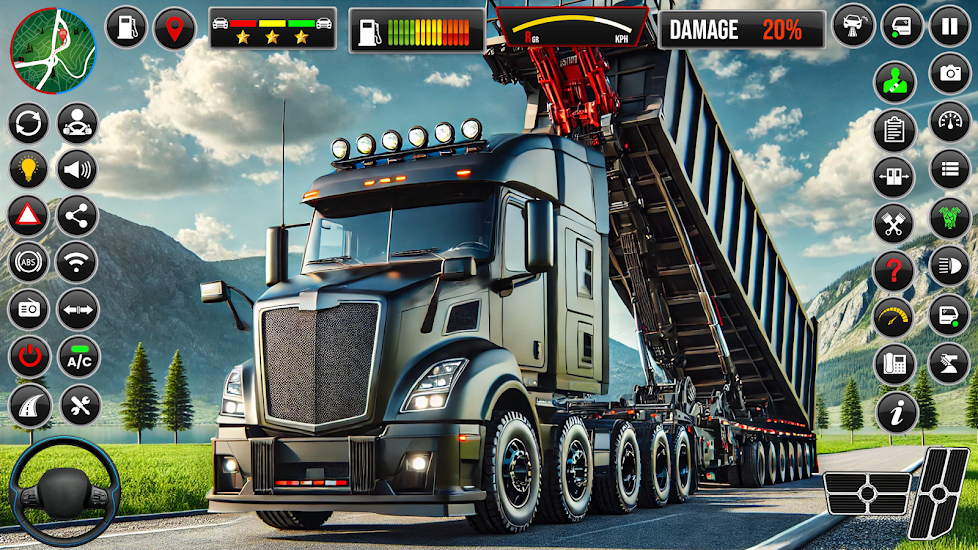Switch on the A/C button
Screen dimensions: 978x550
(x=77, y=357)
